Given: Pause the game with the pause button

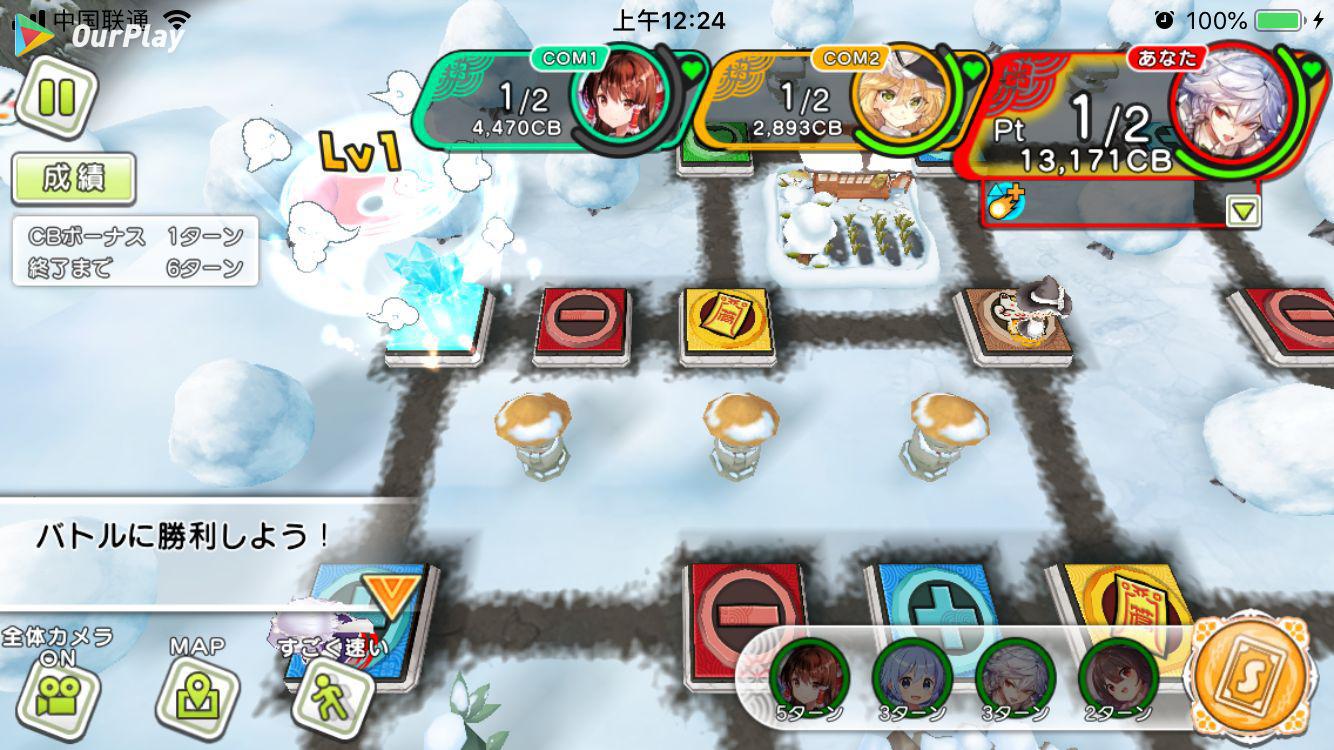Looking at the screenshot, I should tap(56, 98).
